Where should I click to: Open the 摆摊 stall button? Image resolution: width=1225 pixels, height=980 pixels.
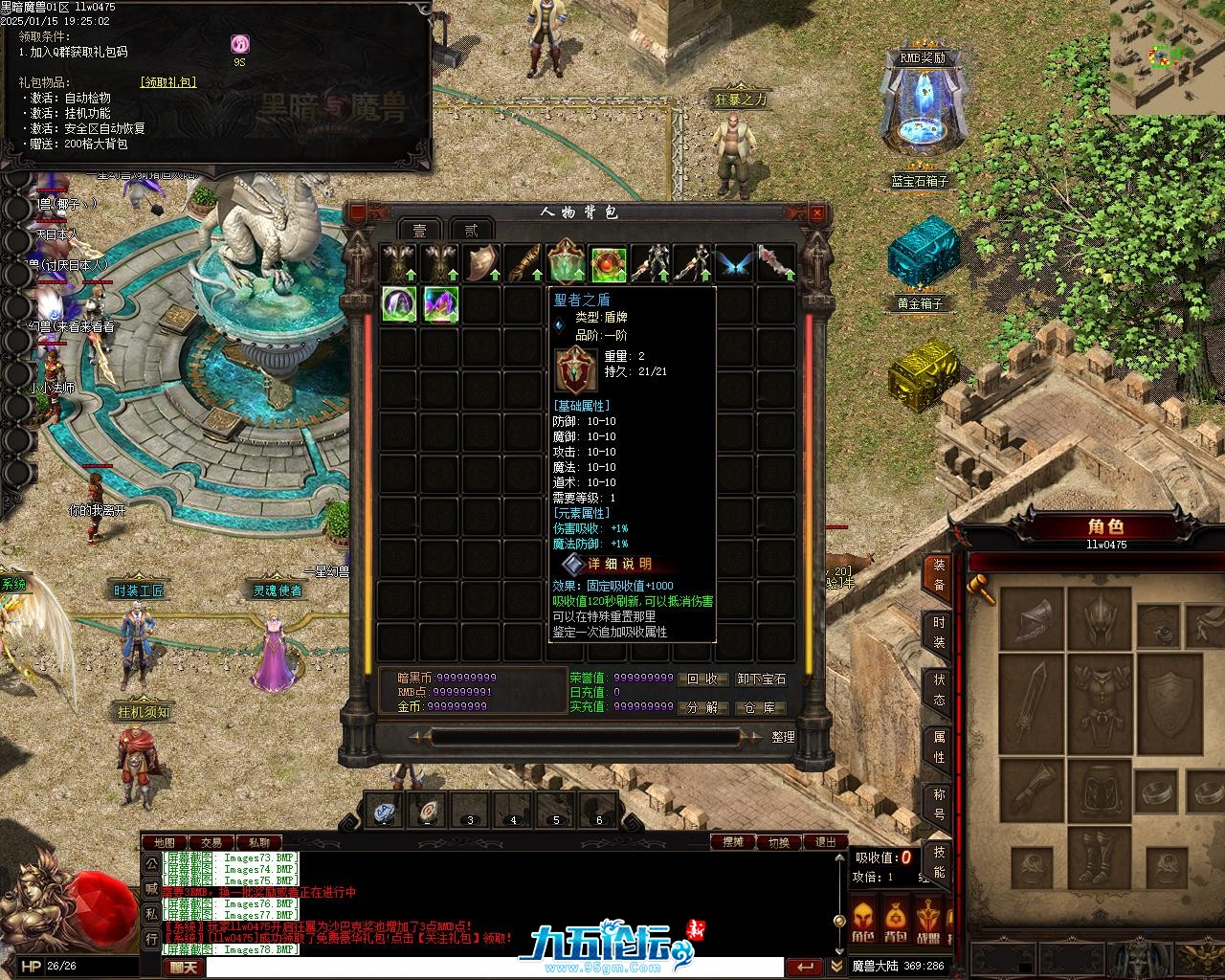click(x=733, y=842)
